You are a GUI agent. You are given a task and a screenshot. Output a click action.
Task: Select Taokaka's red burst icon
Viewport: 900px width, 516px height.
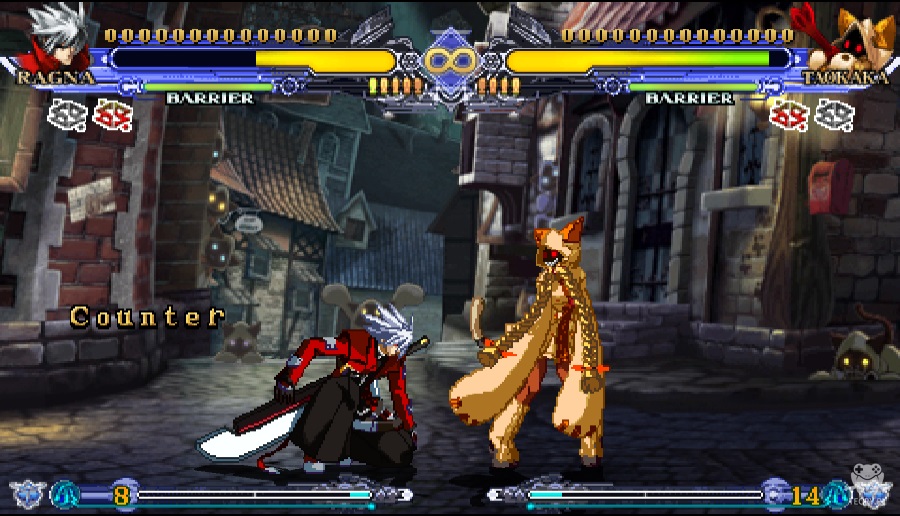(789, 115)
